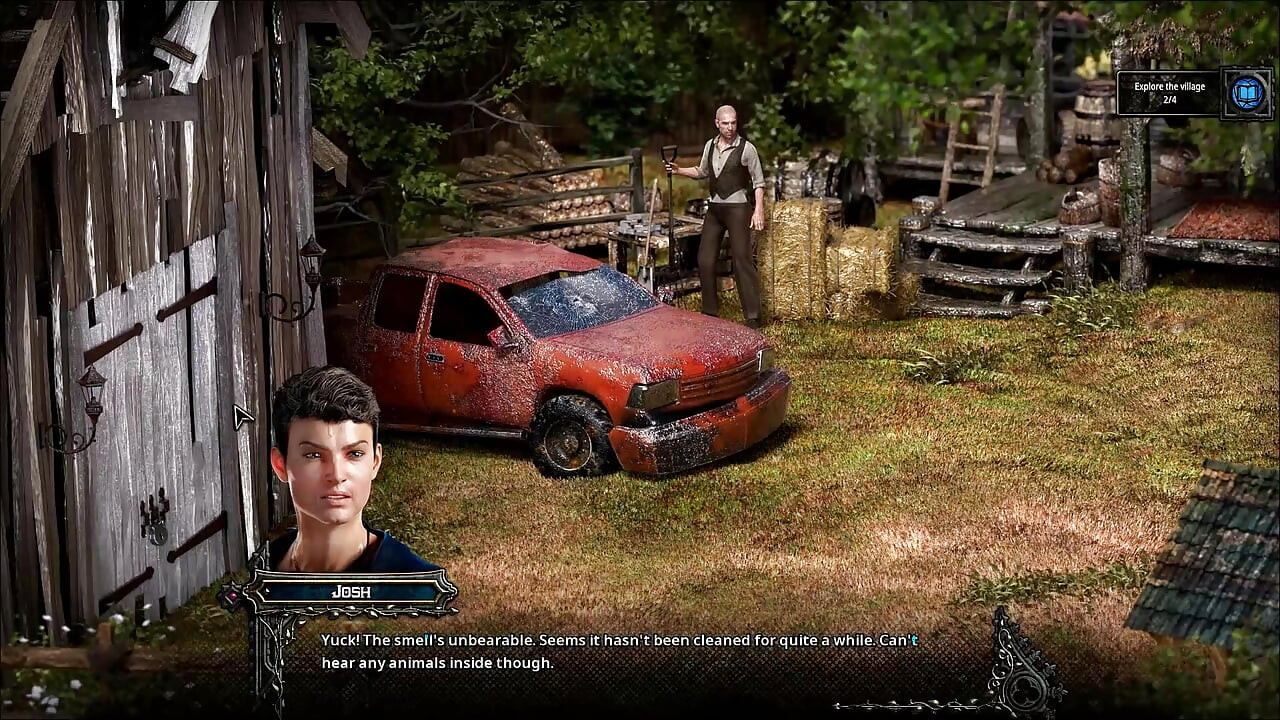Click the Explore the village objective tracker

[1168, 93]
